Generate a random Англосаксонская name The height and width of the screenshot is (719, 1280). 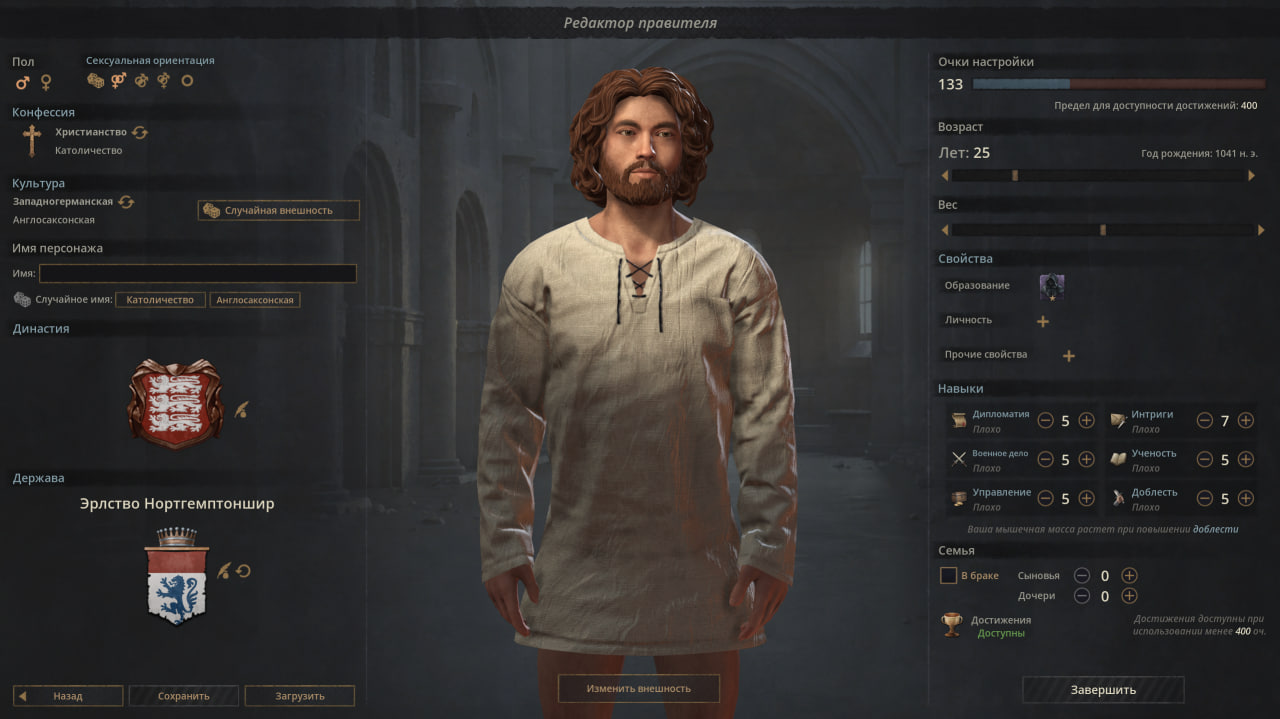[255, 300]
